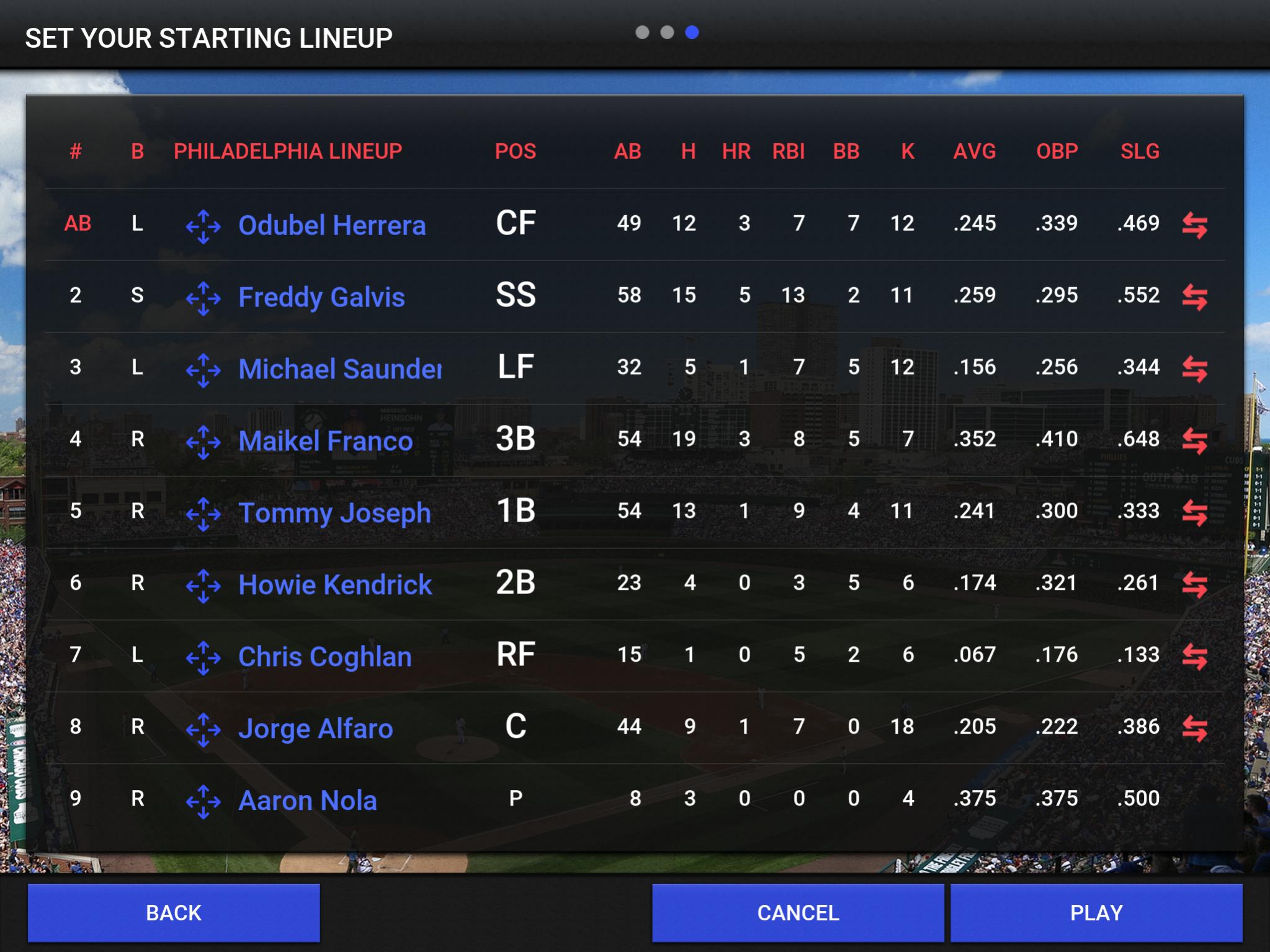
Task: Choose Michael Saunders' name
Action: [340, 369]
